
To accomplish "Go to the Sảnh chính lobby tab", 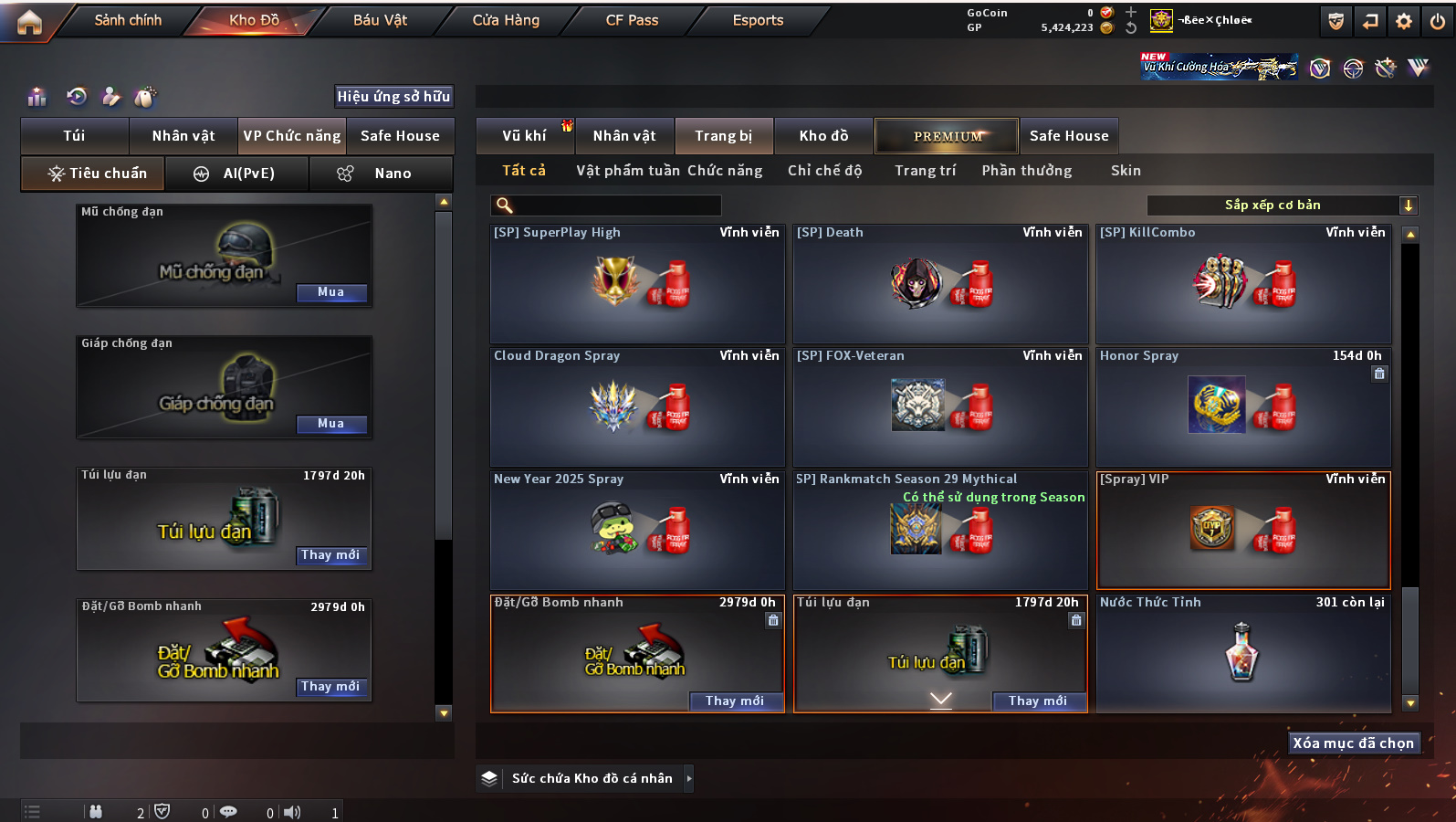I will (128, 20).
